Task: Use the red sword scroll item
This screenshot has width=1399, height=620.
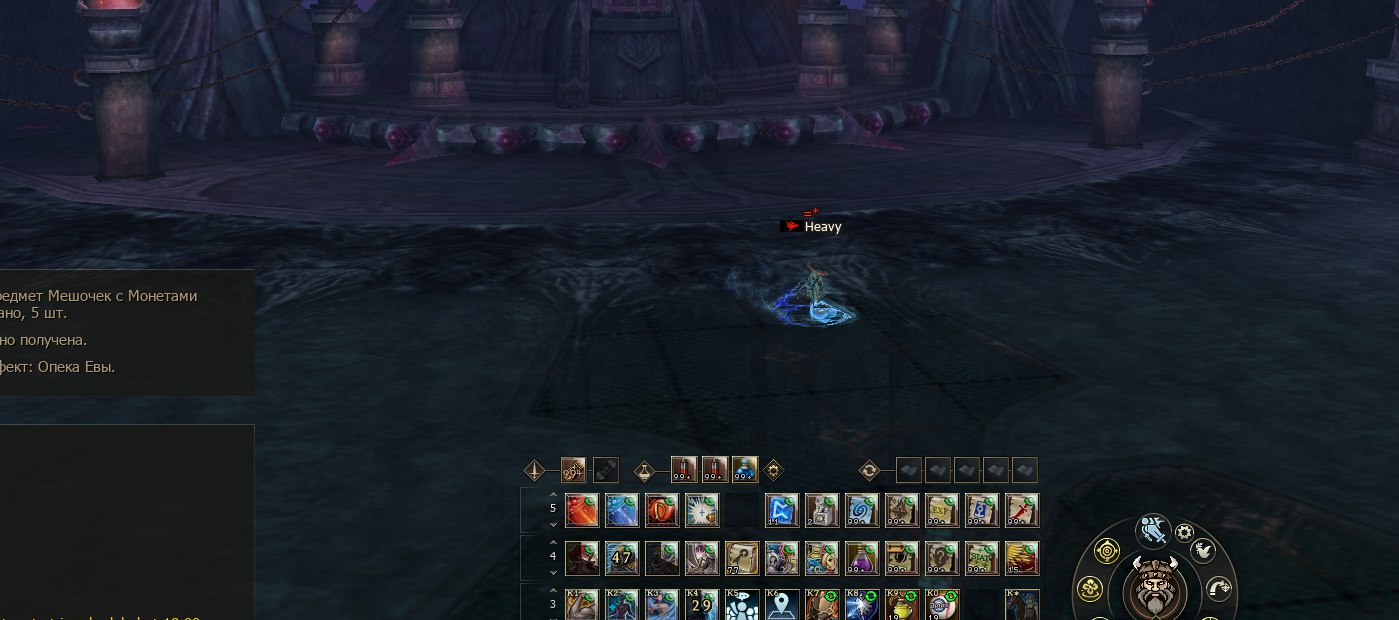Action: point(1022,510)
